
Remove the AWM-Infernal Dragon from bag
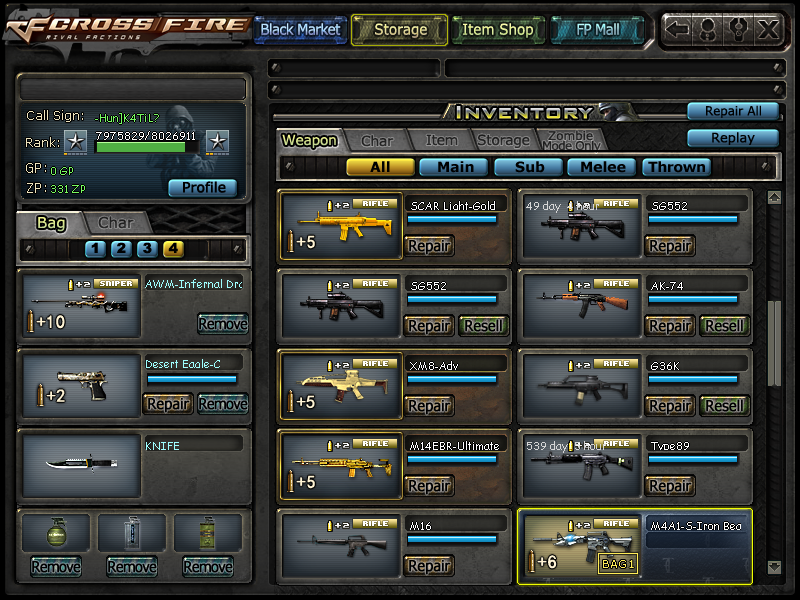tap(222, 324)
